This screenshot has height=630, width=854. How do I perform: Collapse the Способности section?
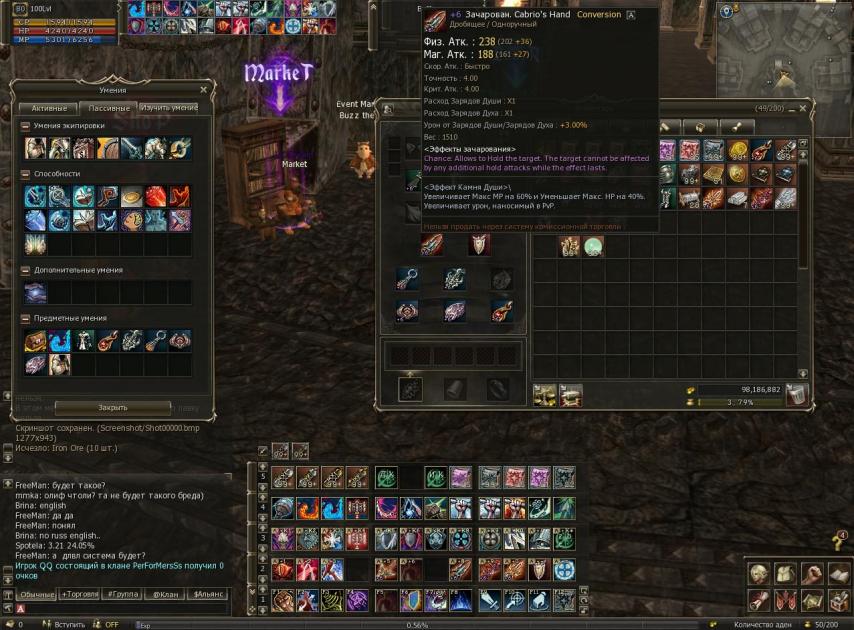click(25, 174)
